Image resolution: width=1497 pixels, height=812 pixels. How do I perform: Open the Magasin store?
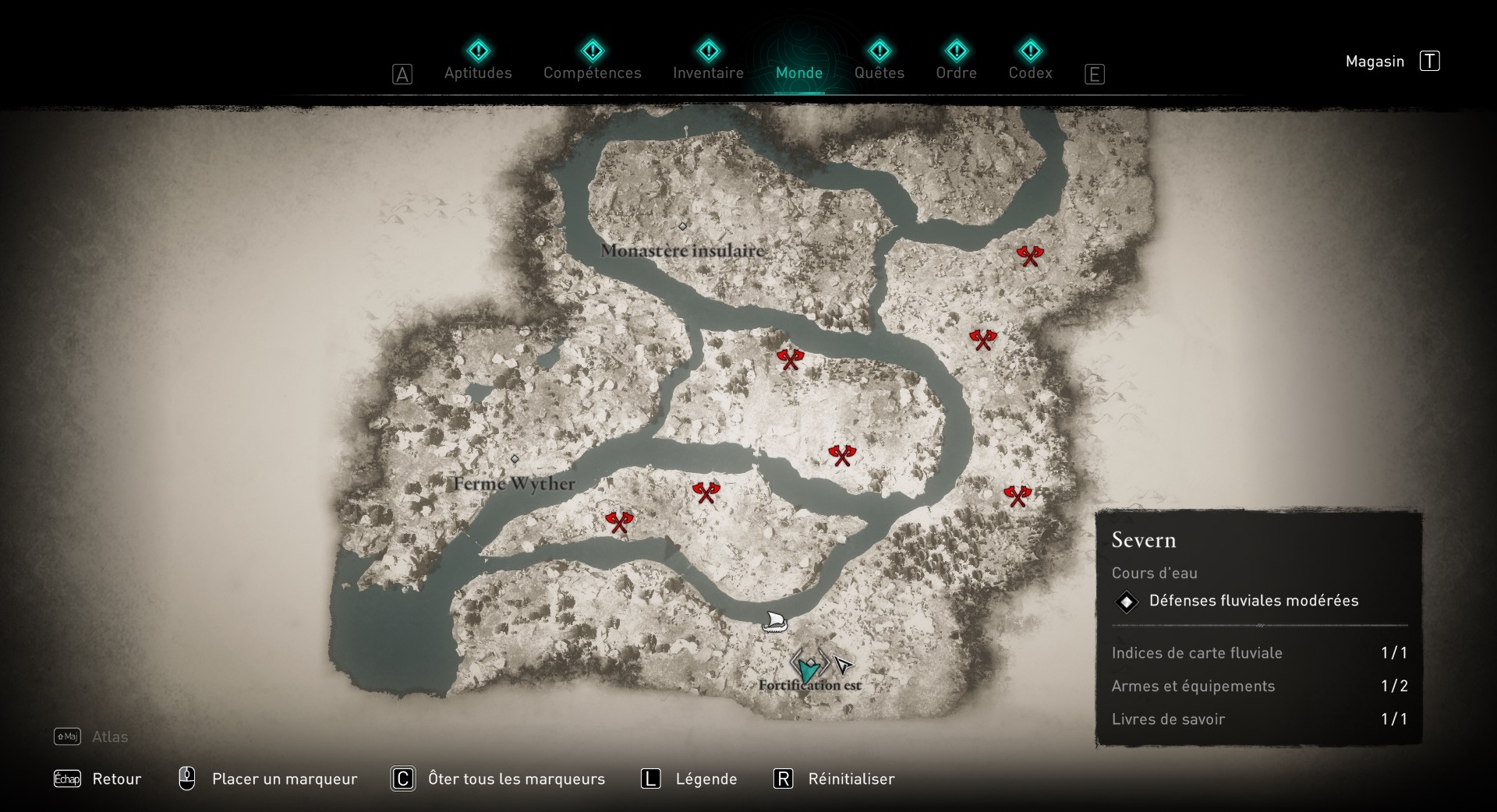coord(1375,61)
